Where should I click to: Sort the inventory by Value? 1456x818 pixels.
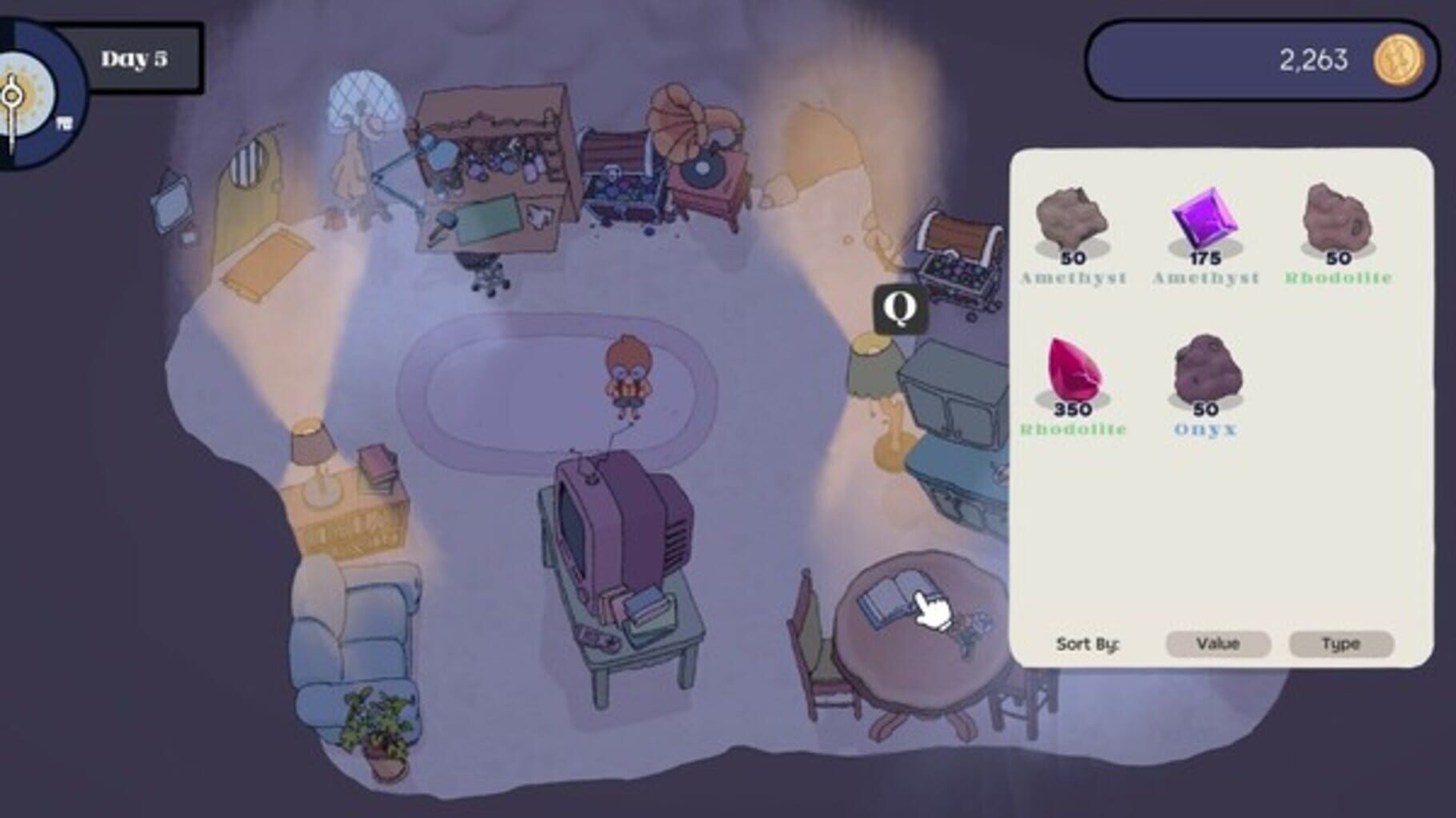[x=1217, y=644]
